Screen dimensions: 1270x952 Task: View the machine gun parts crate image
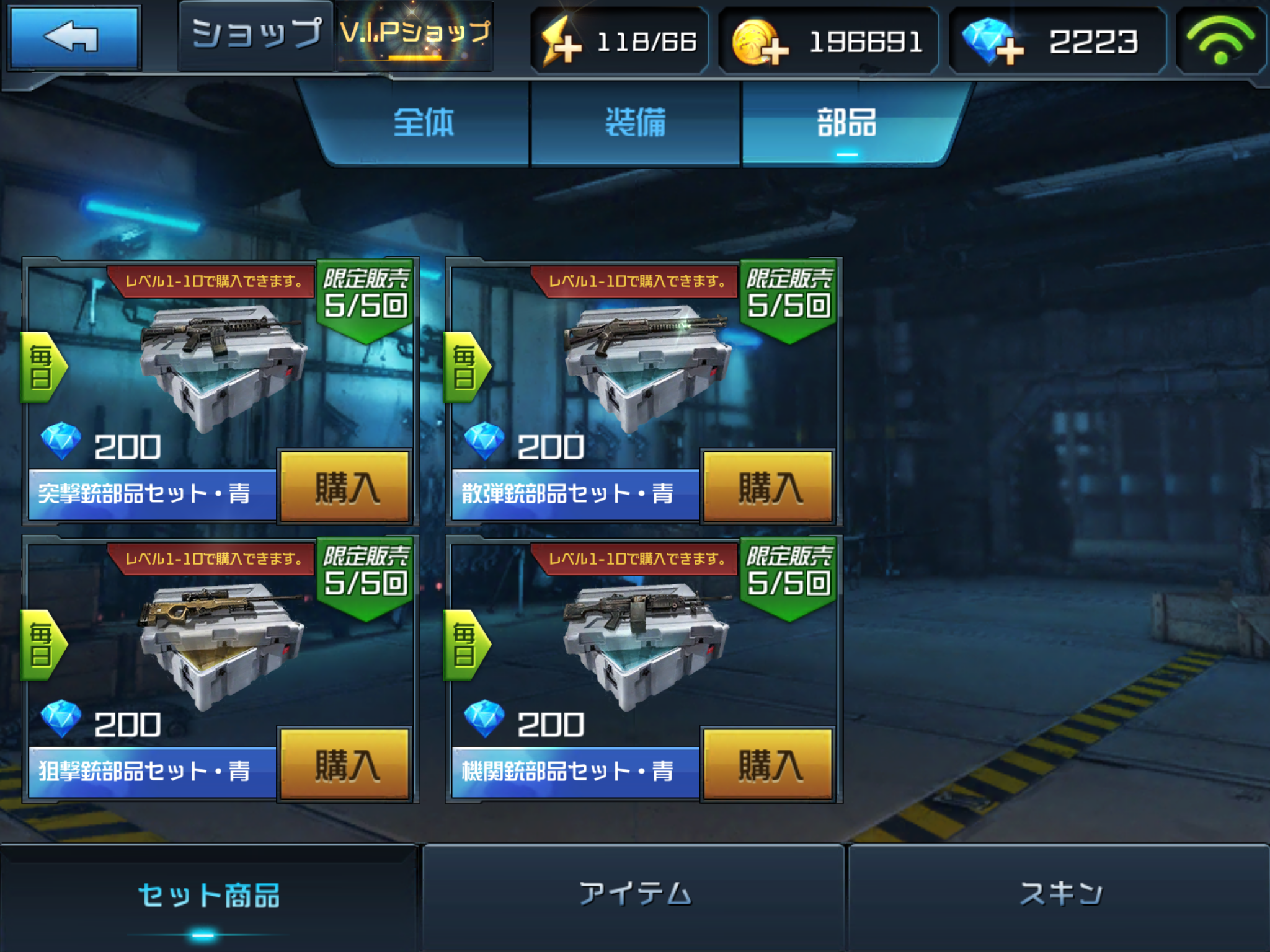point(645,643)
